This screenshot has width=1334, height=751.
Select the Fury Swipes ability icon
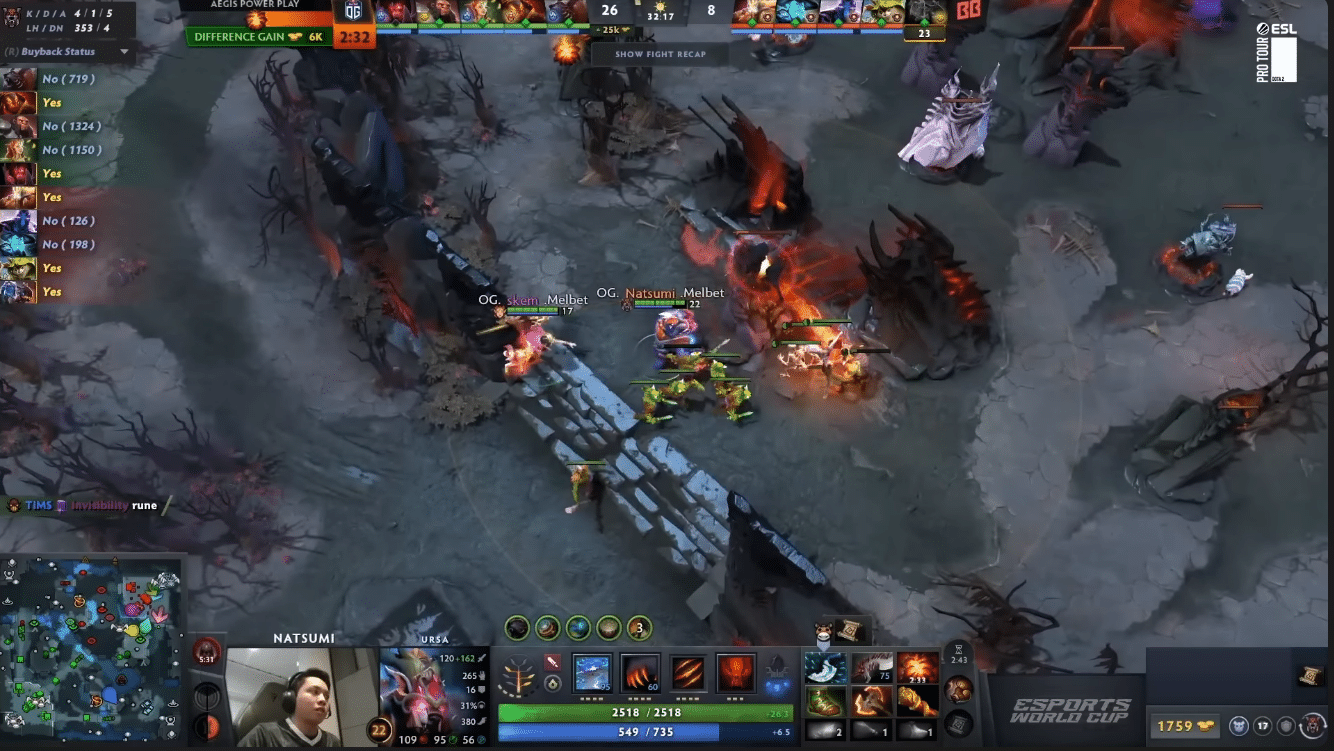pyautogui.click(x=688, y=672)
